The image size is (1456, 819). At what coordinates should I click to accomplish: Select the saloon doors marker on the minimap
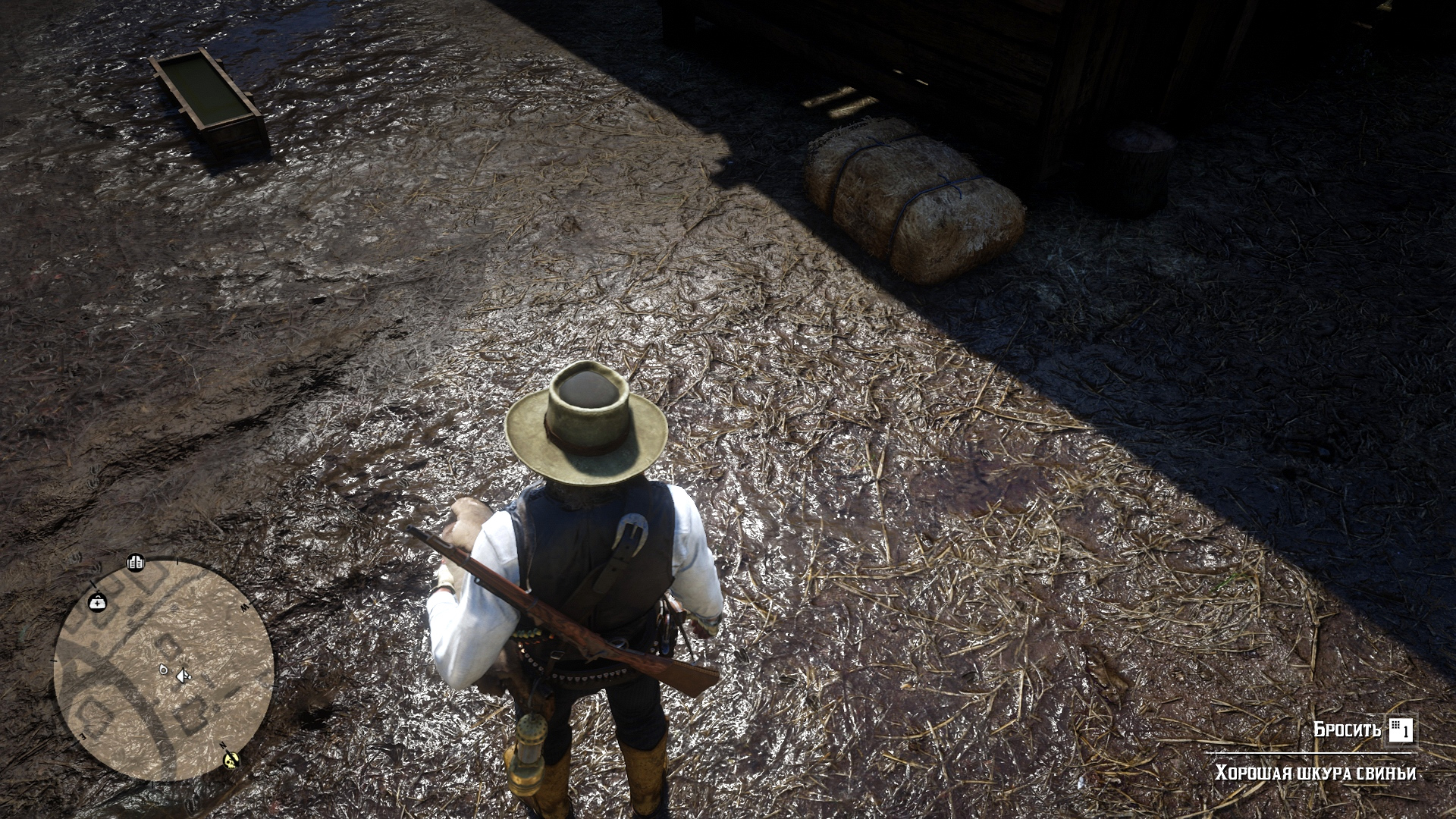tap(136, 563)
